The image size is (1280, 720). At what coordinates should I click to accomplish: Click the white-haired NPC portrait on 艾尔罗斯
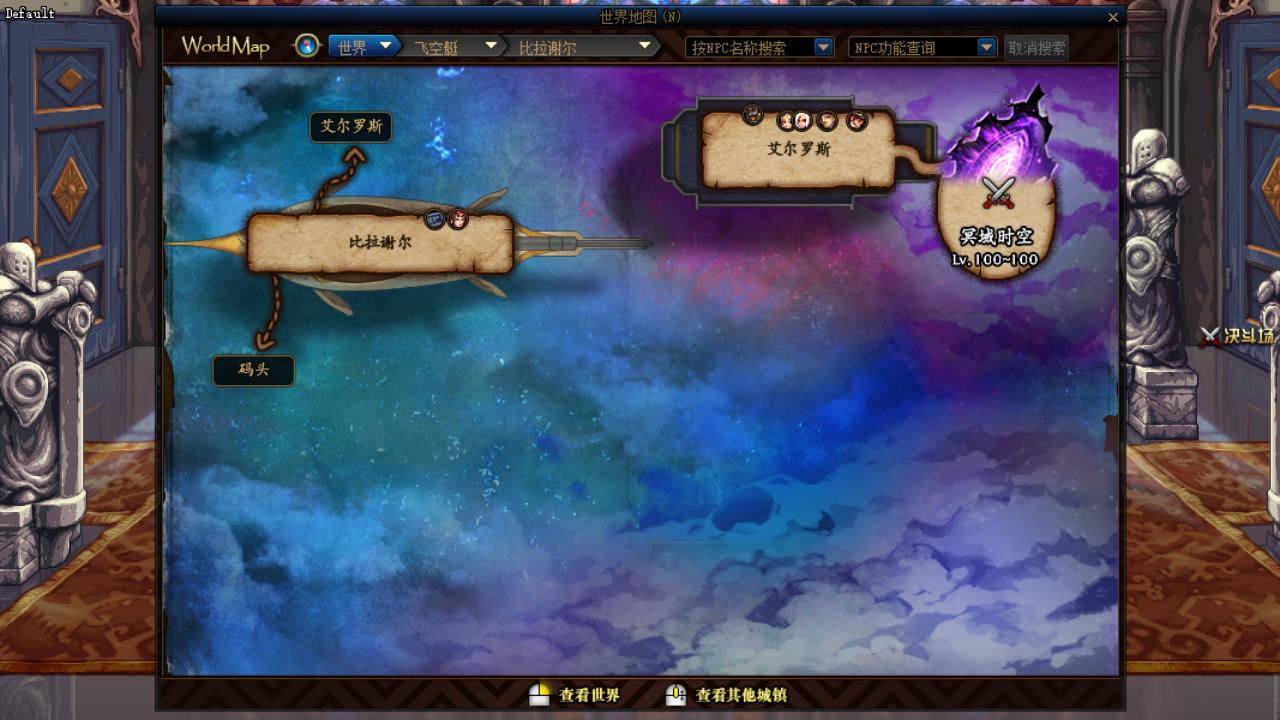[x=803, y=121]
